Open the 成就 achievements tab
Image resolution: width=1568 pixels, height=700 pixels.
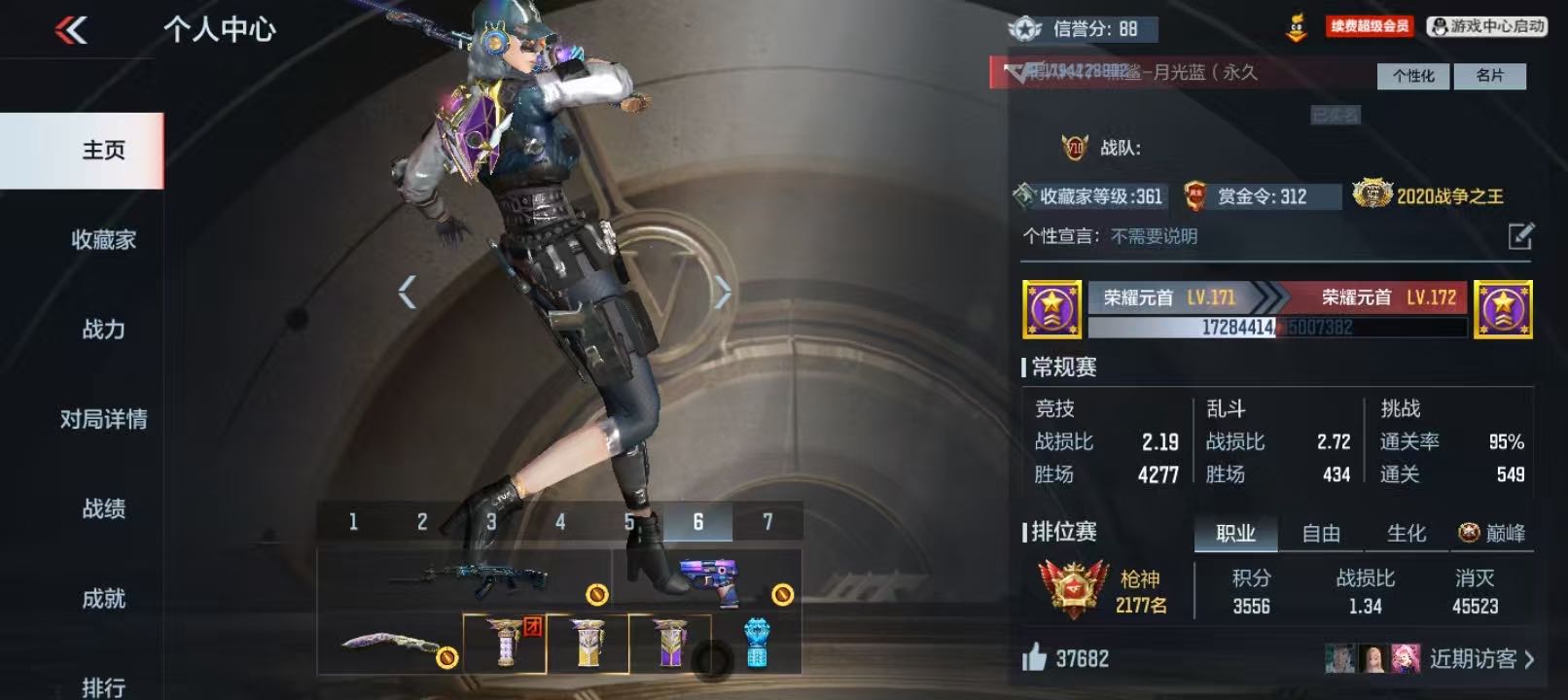103,598
